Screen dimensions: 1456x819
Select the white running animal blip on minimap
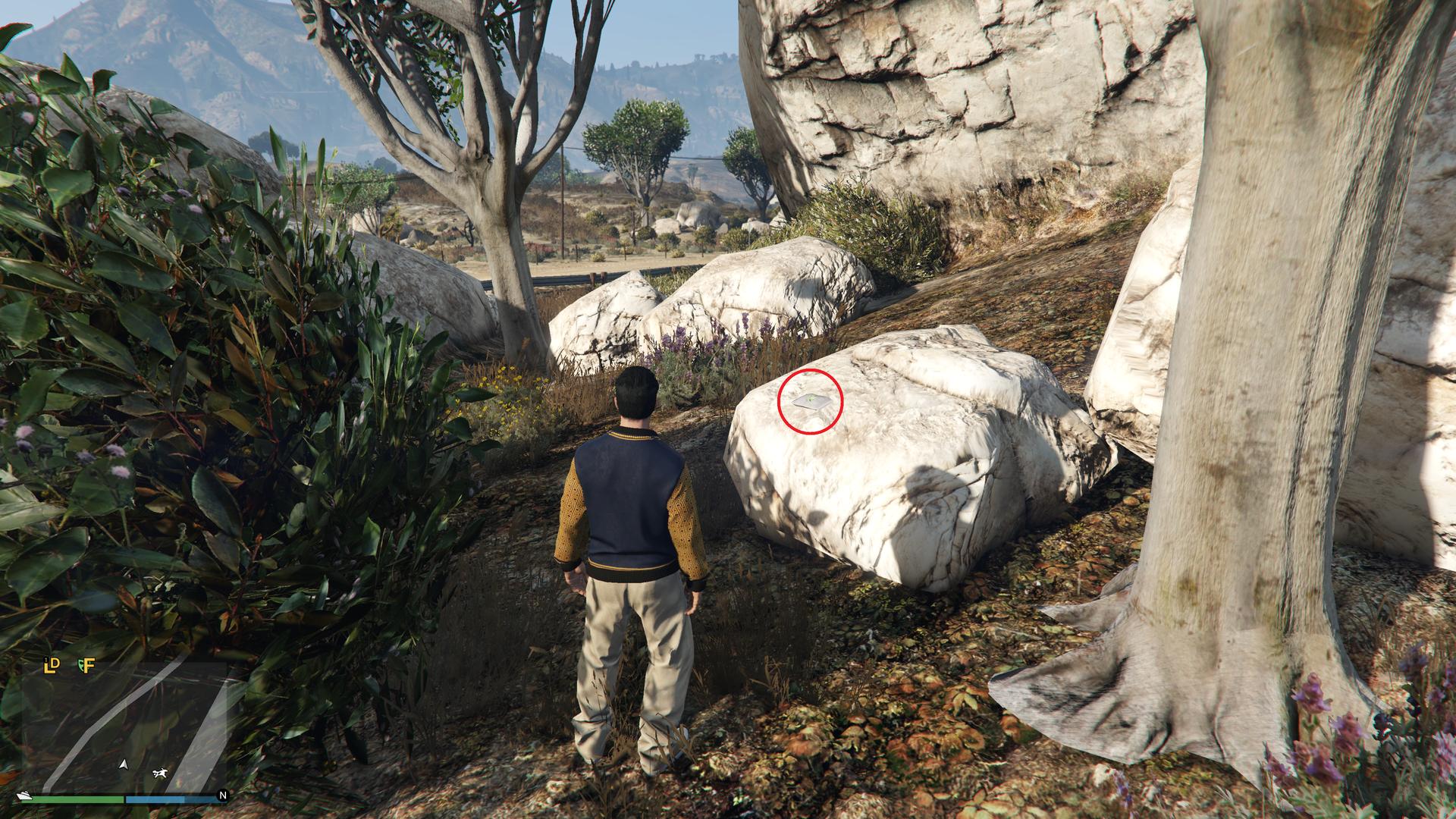[160, 773]
